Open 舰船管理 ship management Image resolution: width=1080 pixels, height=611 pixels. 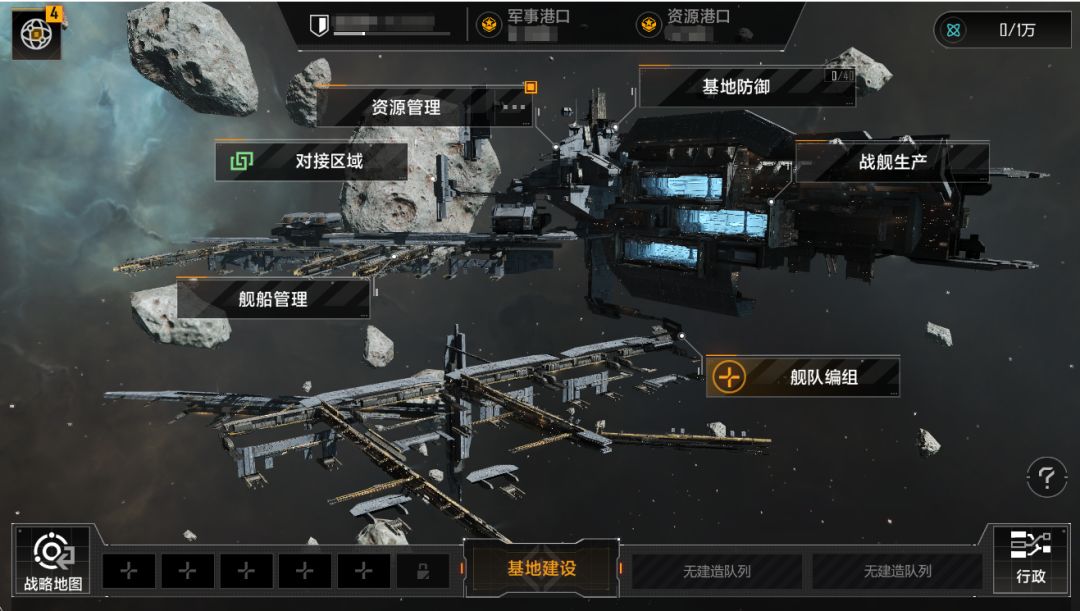273,299
